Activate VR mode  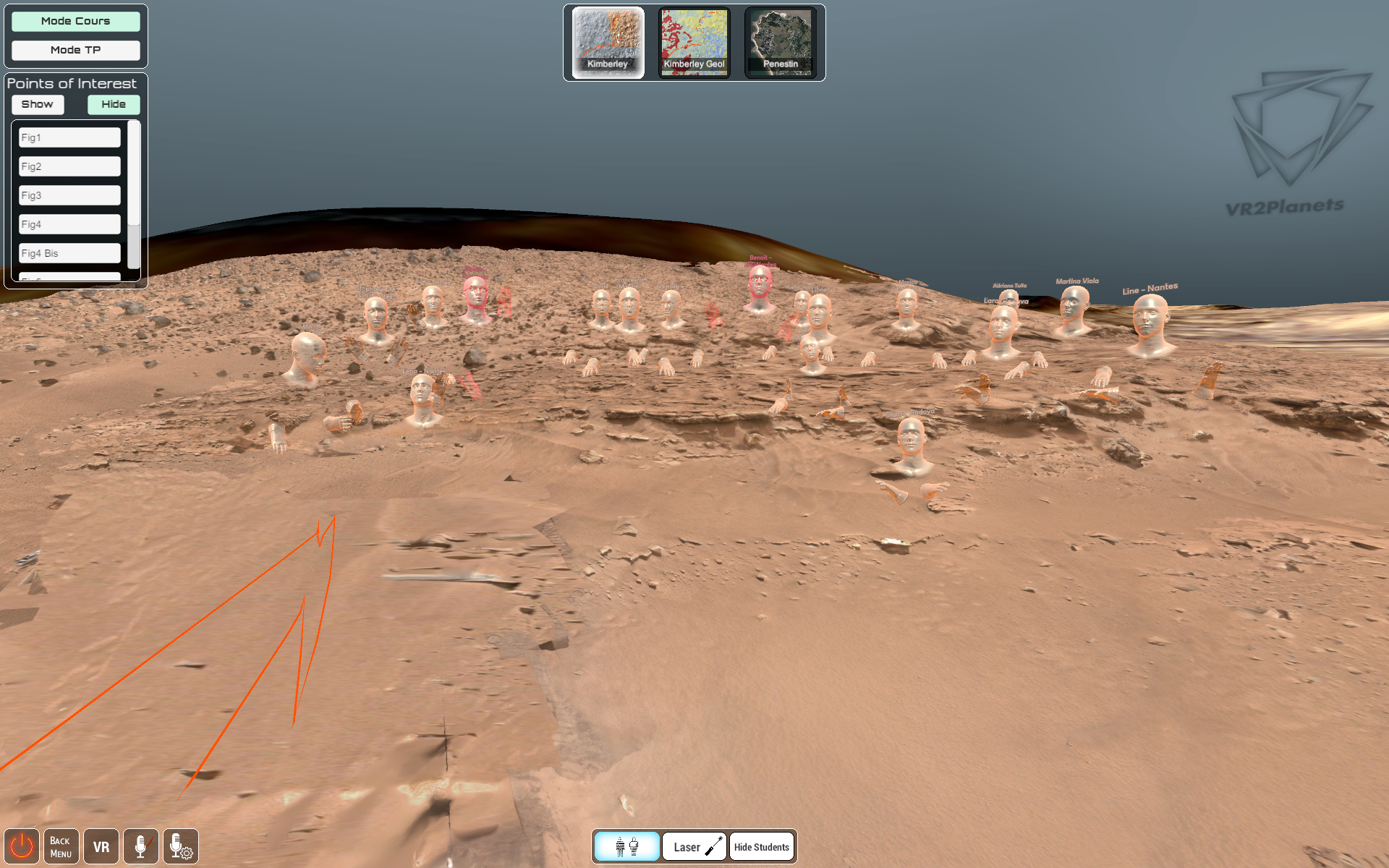[x=101, y=846]
